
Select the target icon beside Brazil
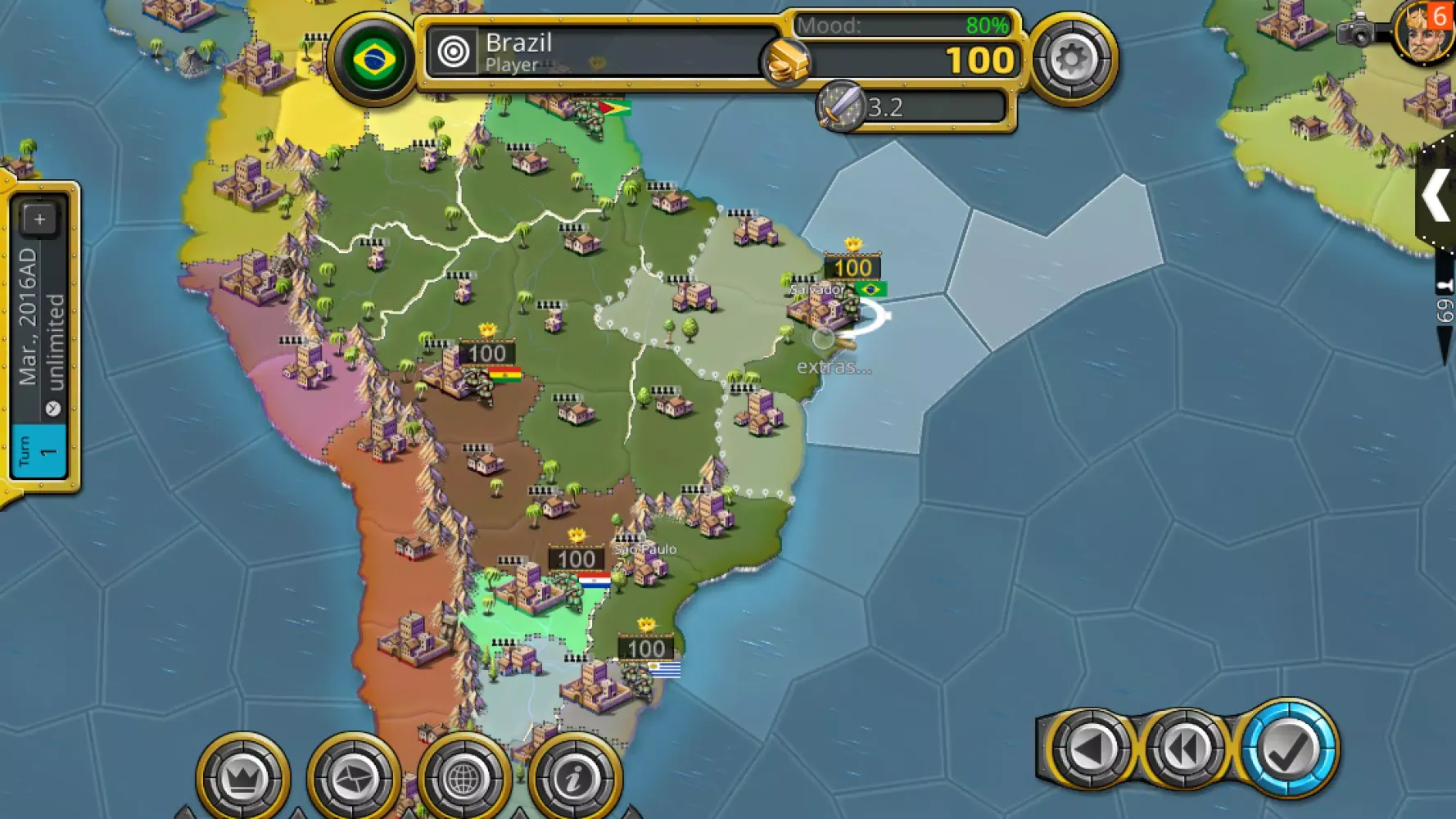453,52
